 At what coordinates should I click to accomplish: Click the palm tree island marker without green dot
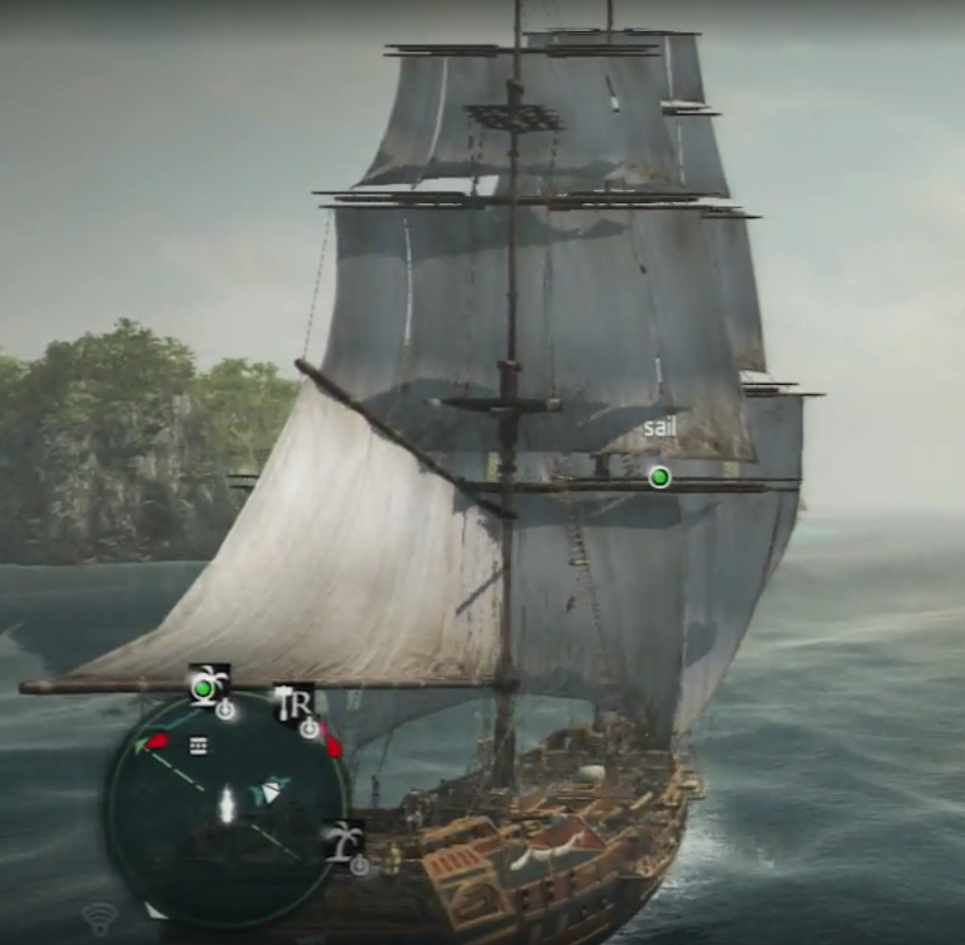(x=346, y=842)
